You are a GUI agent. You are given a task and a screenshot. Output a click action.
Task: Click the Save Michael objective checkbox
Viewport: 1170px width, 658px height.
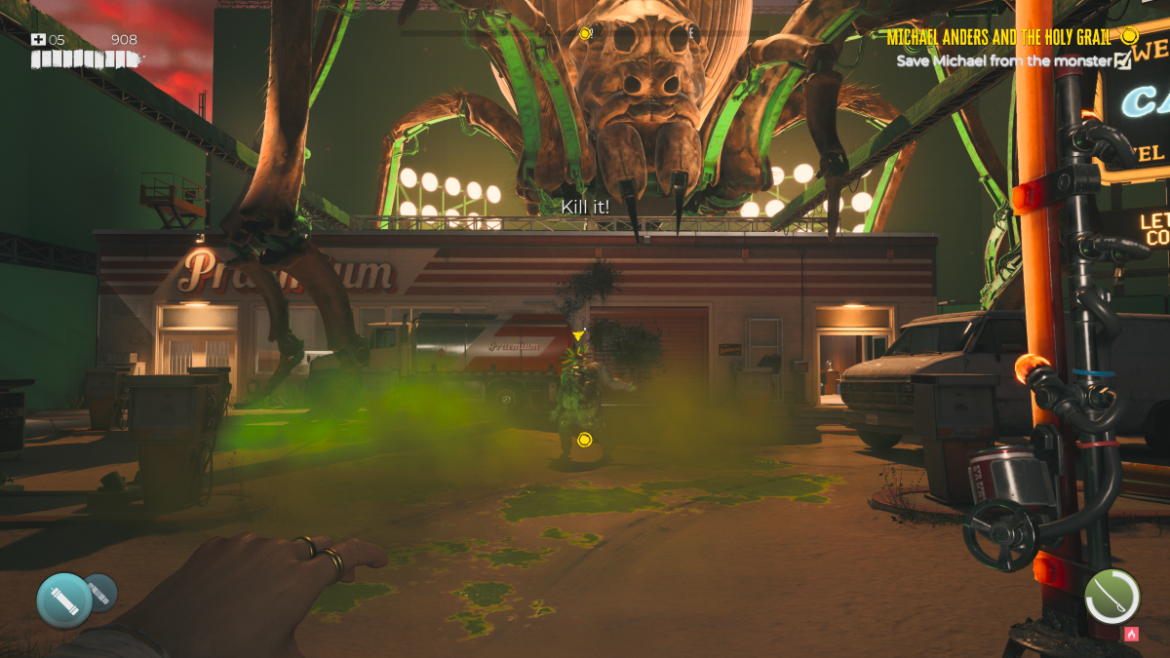(x=1123, y=61)
